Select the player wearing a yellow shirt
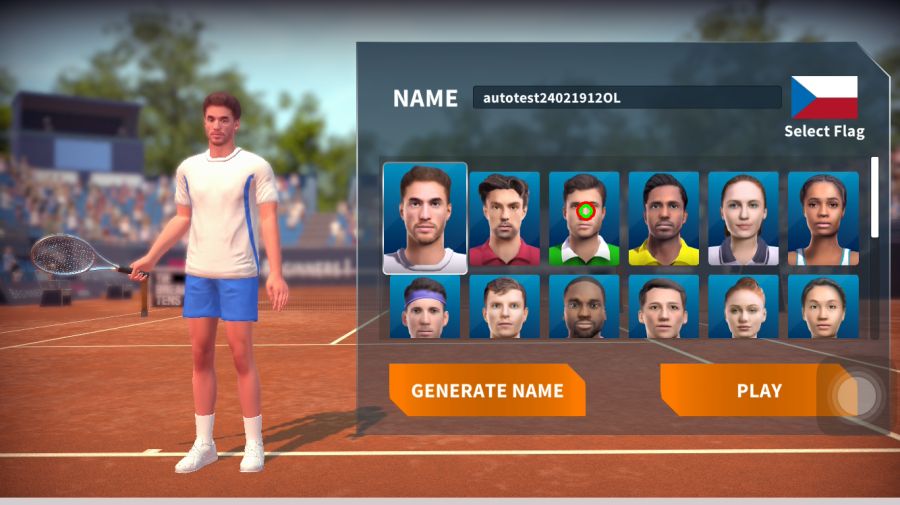The height and width of the screenshot is (505, 900). pyautogui.click(x=664, y=219)
